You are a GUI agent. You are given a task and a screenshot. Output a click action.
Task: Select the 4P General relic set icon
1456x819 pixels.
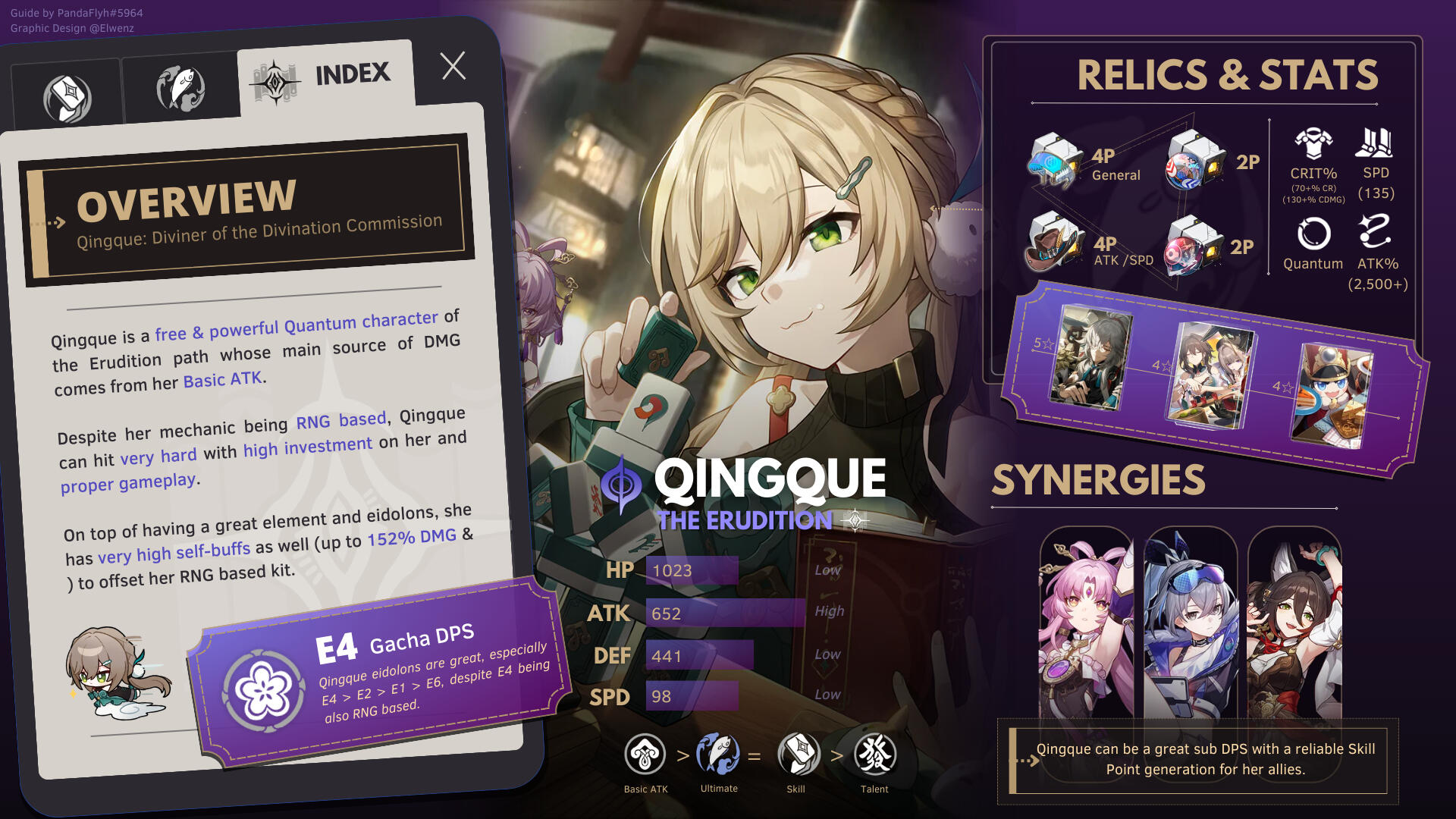[1055, 161]
